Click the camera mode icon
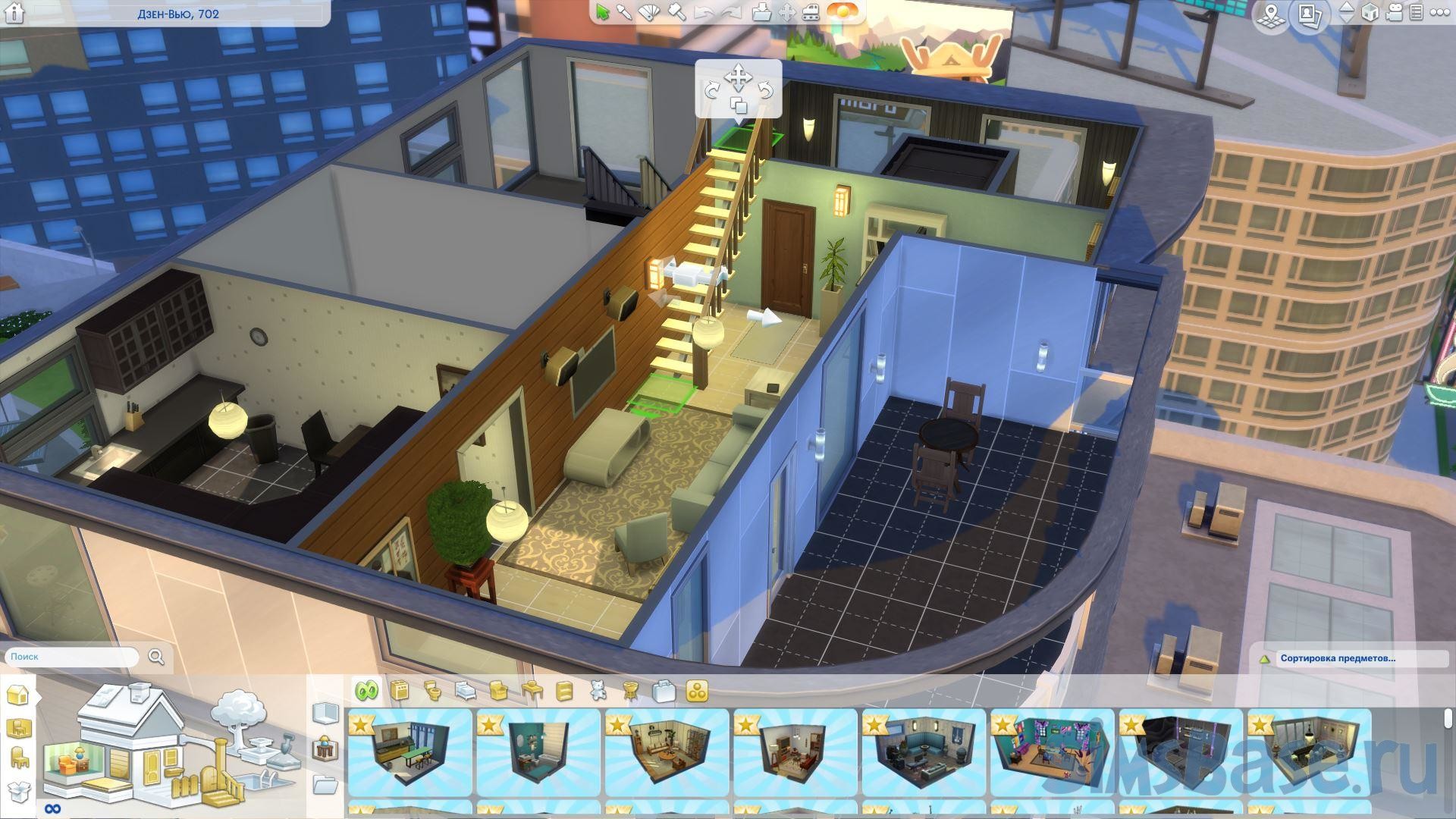 pos(1394,13)
